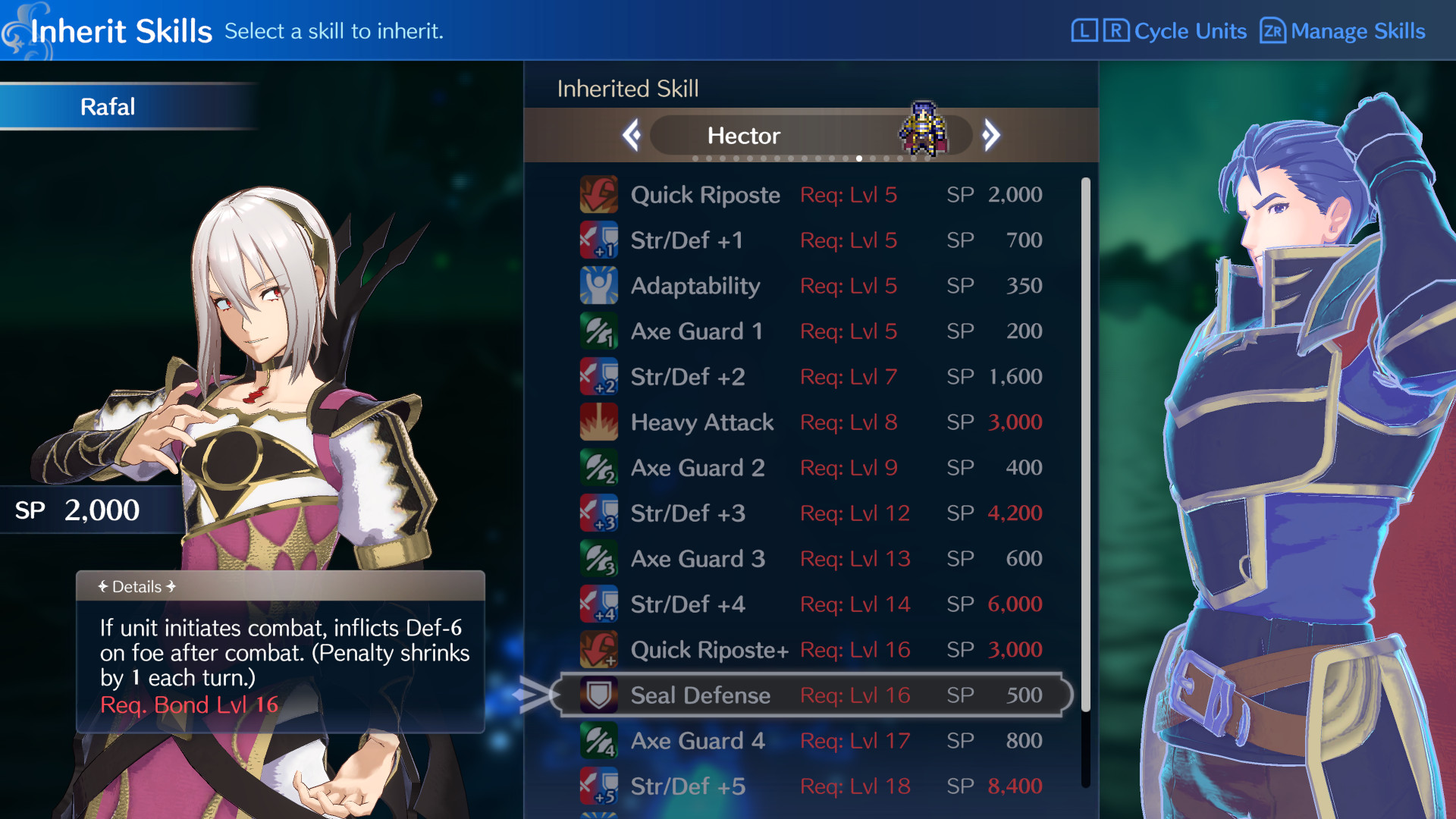Image resolution: width=1456 pixels, height=819 pixels.
Task: Select the Heavy Attack skill icon
Action: (599, 422)
